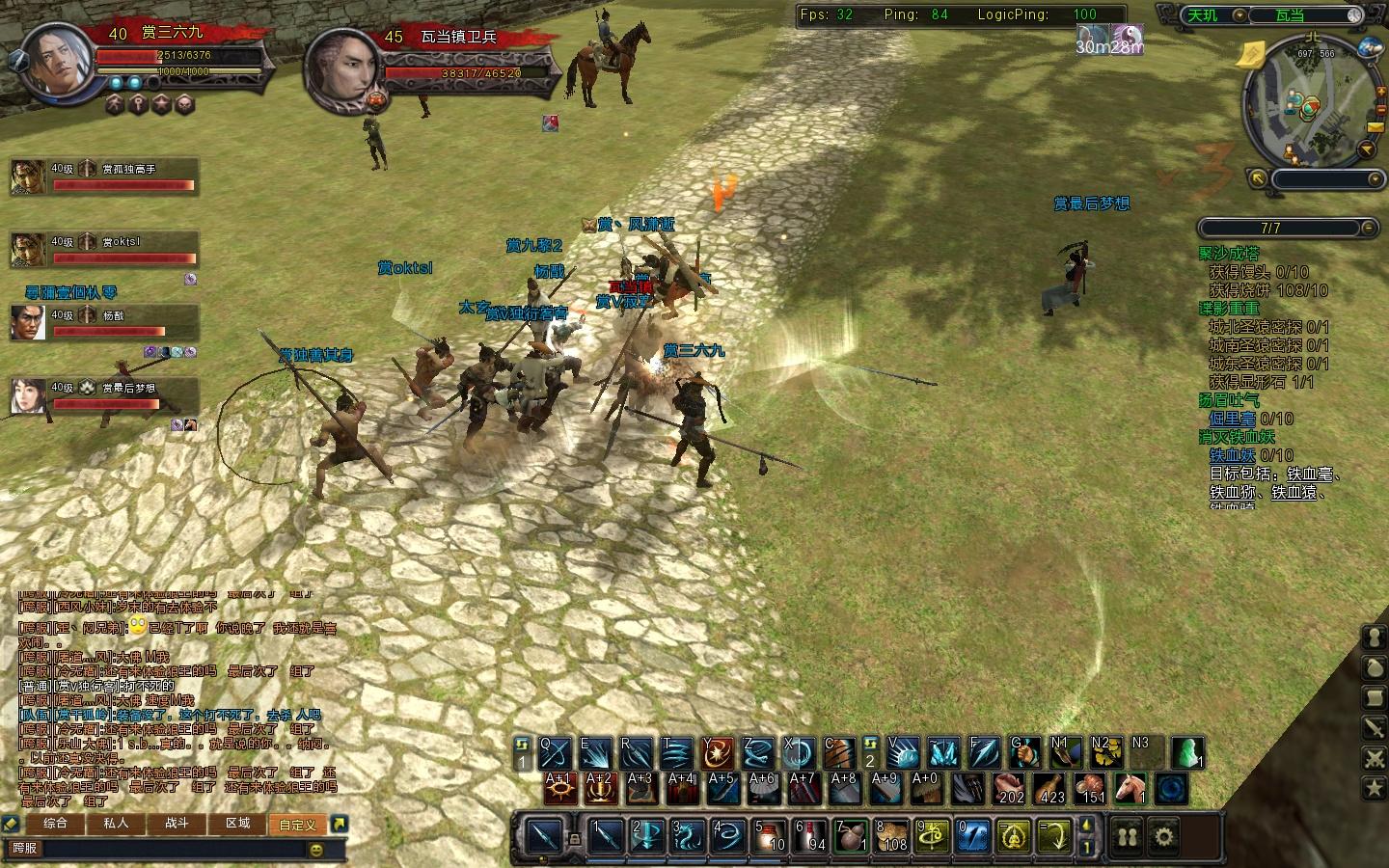Use the horse mount item slot
Viewport: 1389px width, 868px height.
[x=1130, y=788]
